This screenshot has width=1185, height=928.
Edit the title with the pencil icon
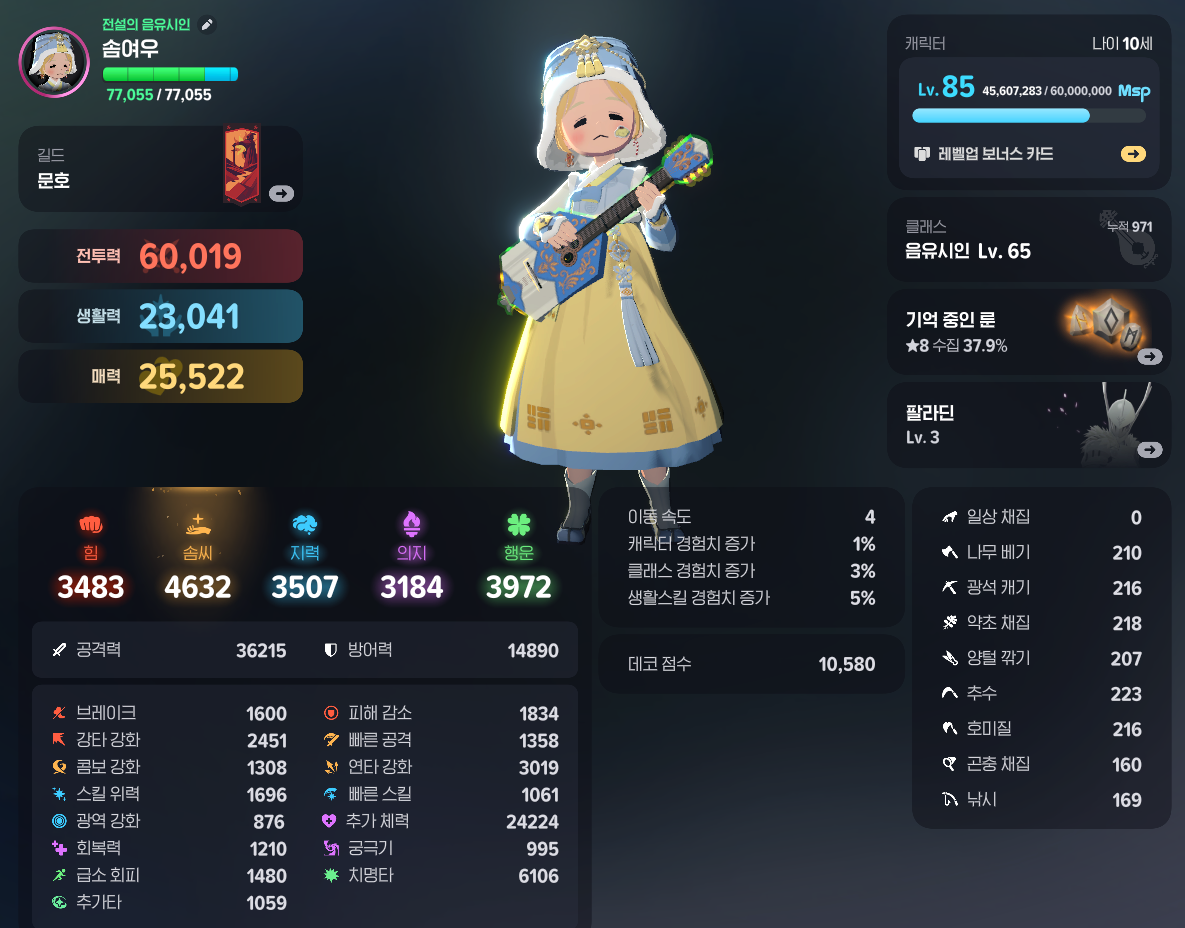tap(207, 24)
